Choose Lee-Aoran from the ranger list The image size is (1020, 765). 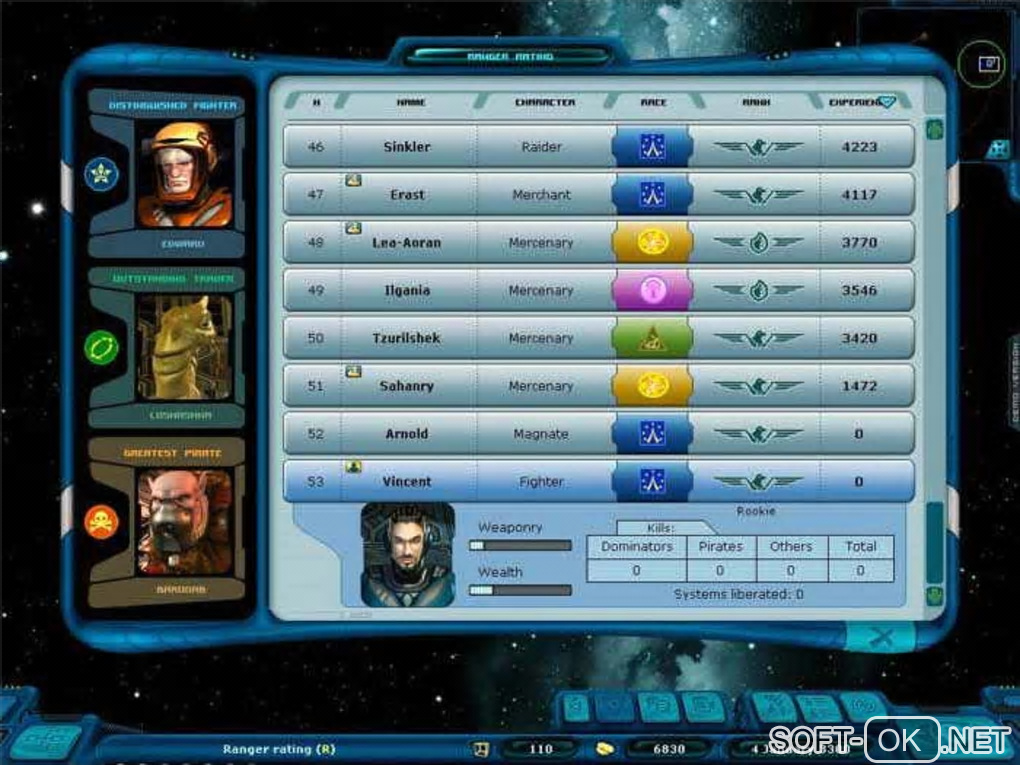coord(407,243)
